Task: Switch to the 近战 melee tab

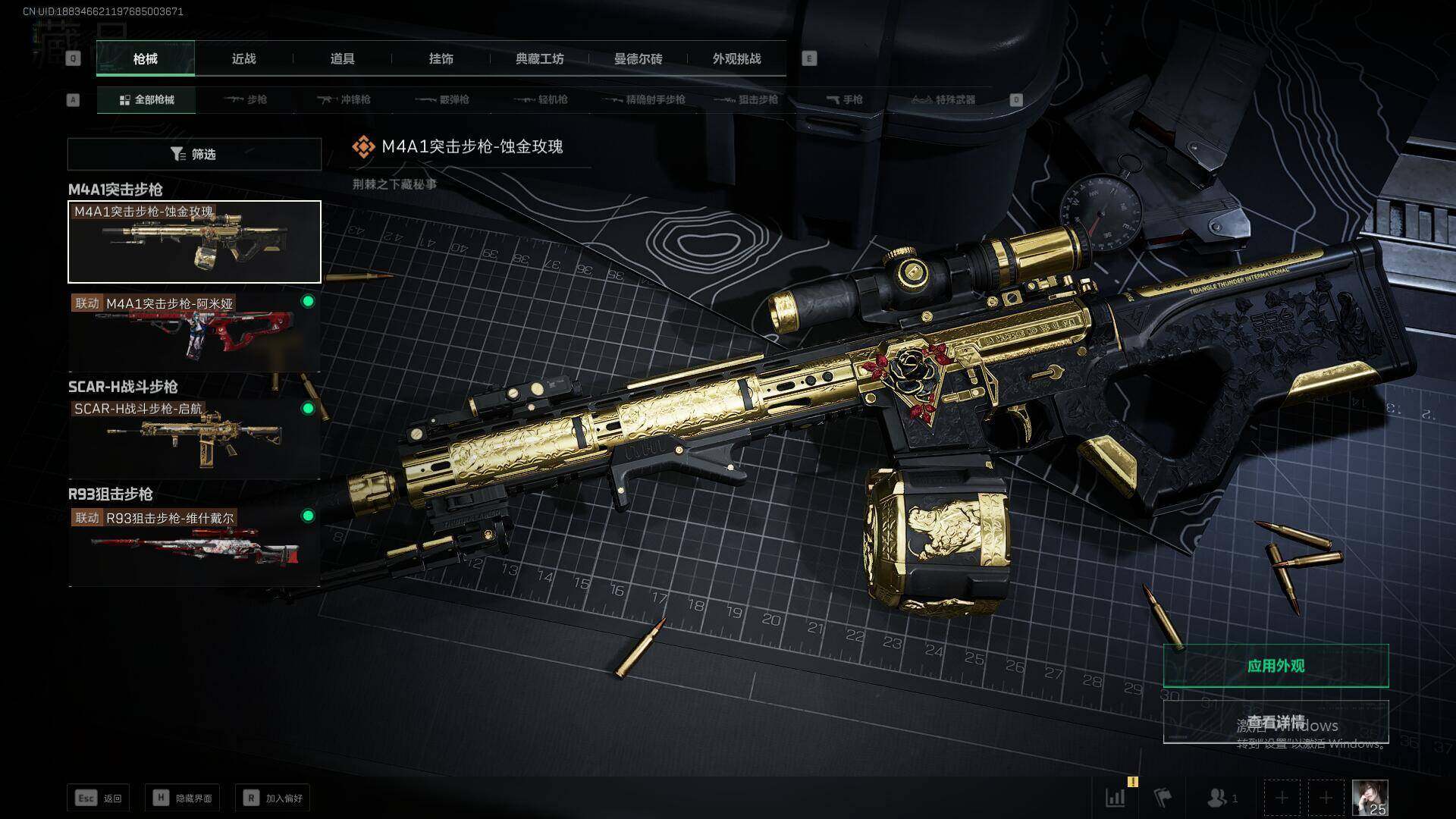Action: pos(243,59)
